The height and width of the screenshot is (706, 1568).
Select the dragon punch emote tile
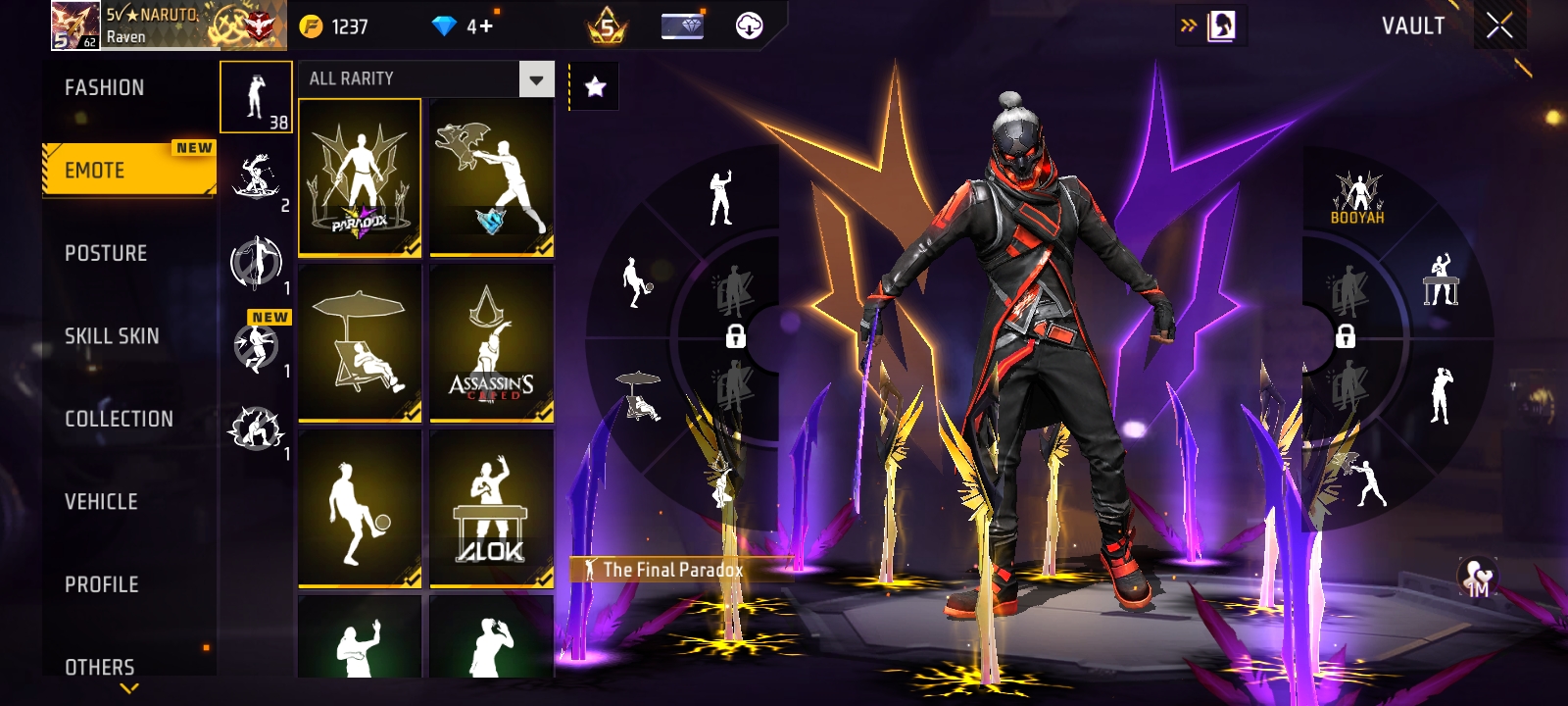pos(491,177)
